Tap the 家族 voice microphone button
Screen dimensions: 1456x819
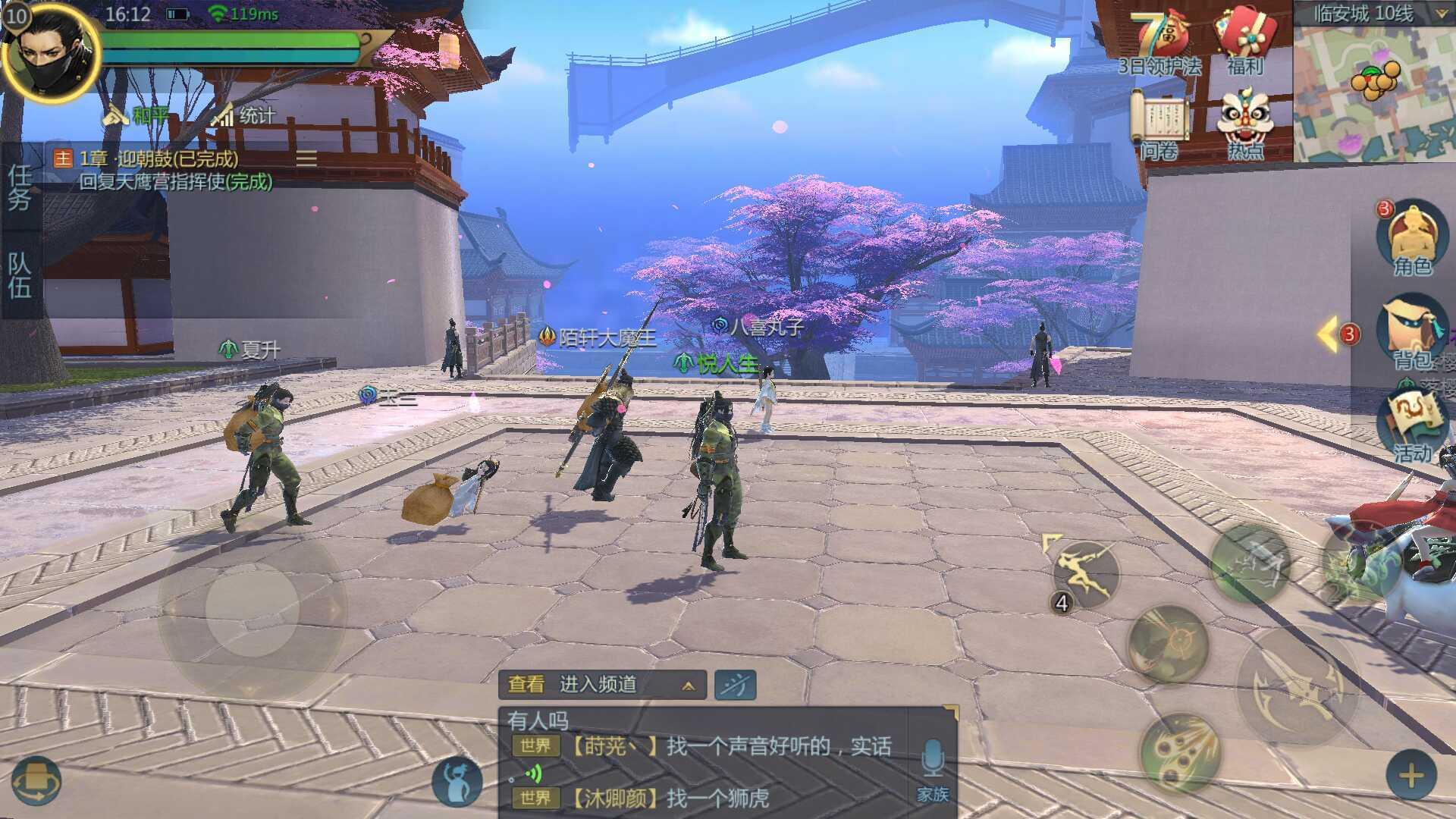pos(932,767)
